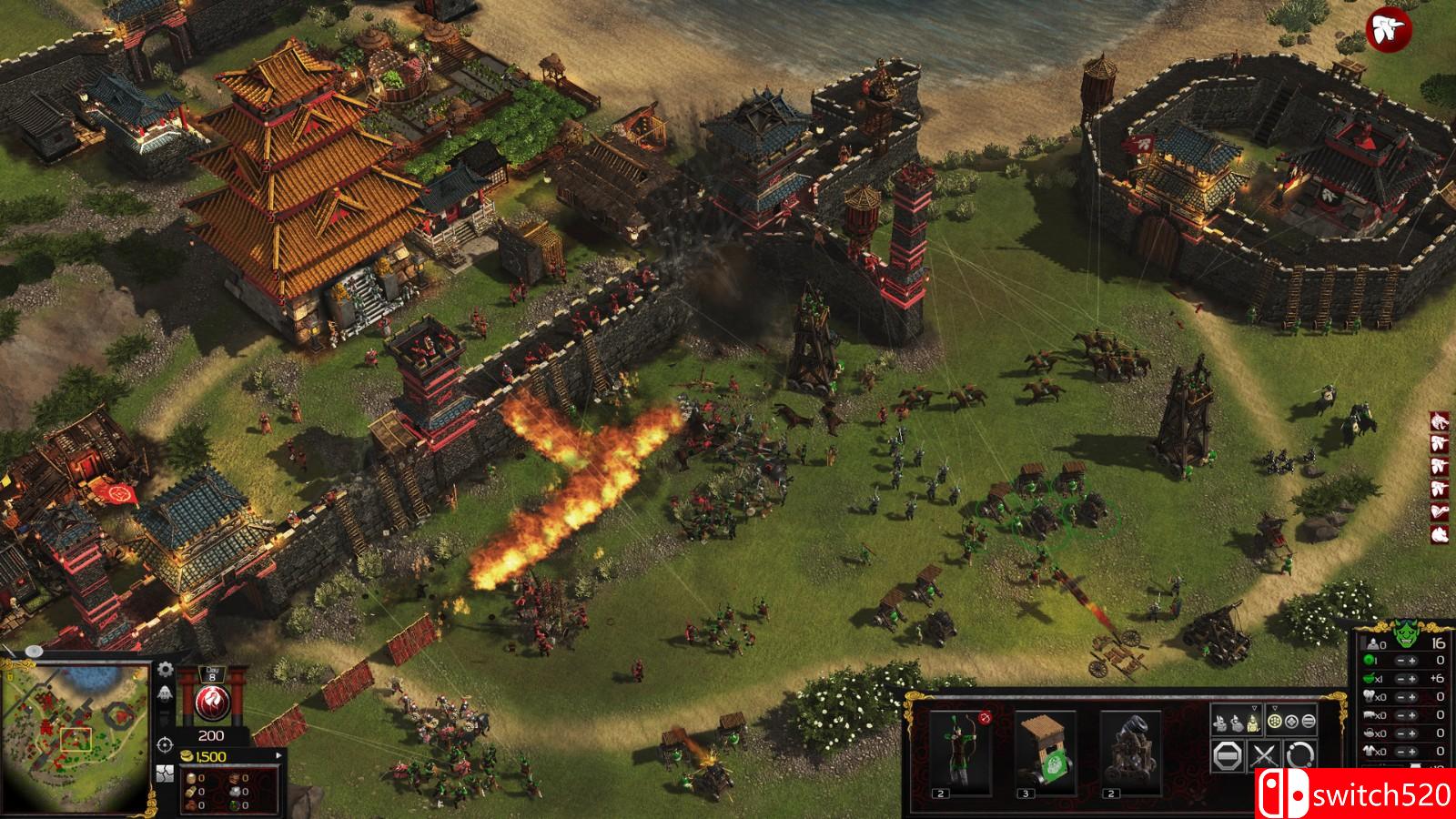
Task: Open the settings gear beside the minimap
Action: point(166,670)
